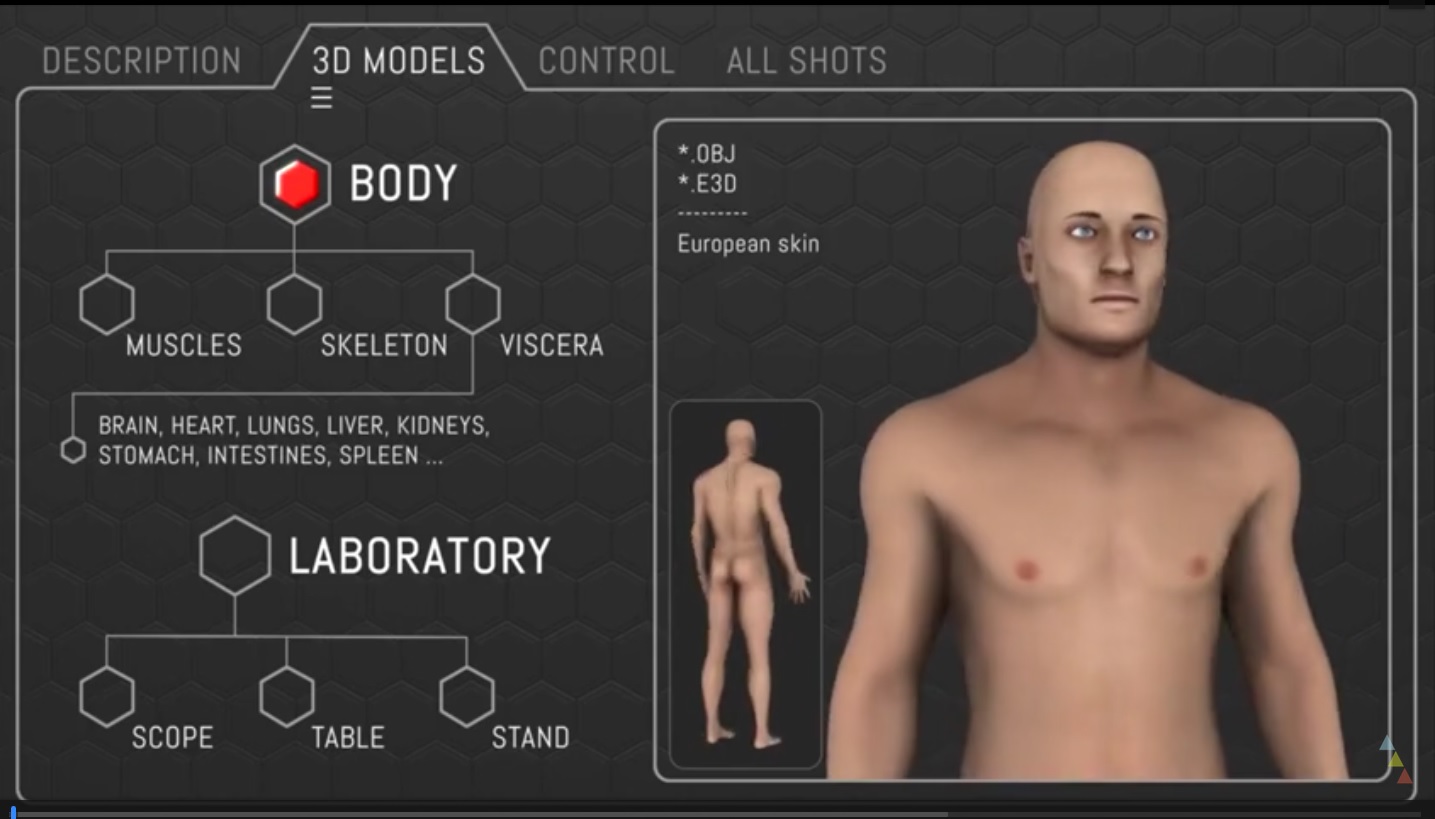Select the Table hexagon
The height and width of the screenshot is (819, 1435).
[287, 697]
